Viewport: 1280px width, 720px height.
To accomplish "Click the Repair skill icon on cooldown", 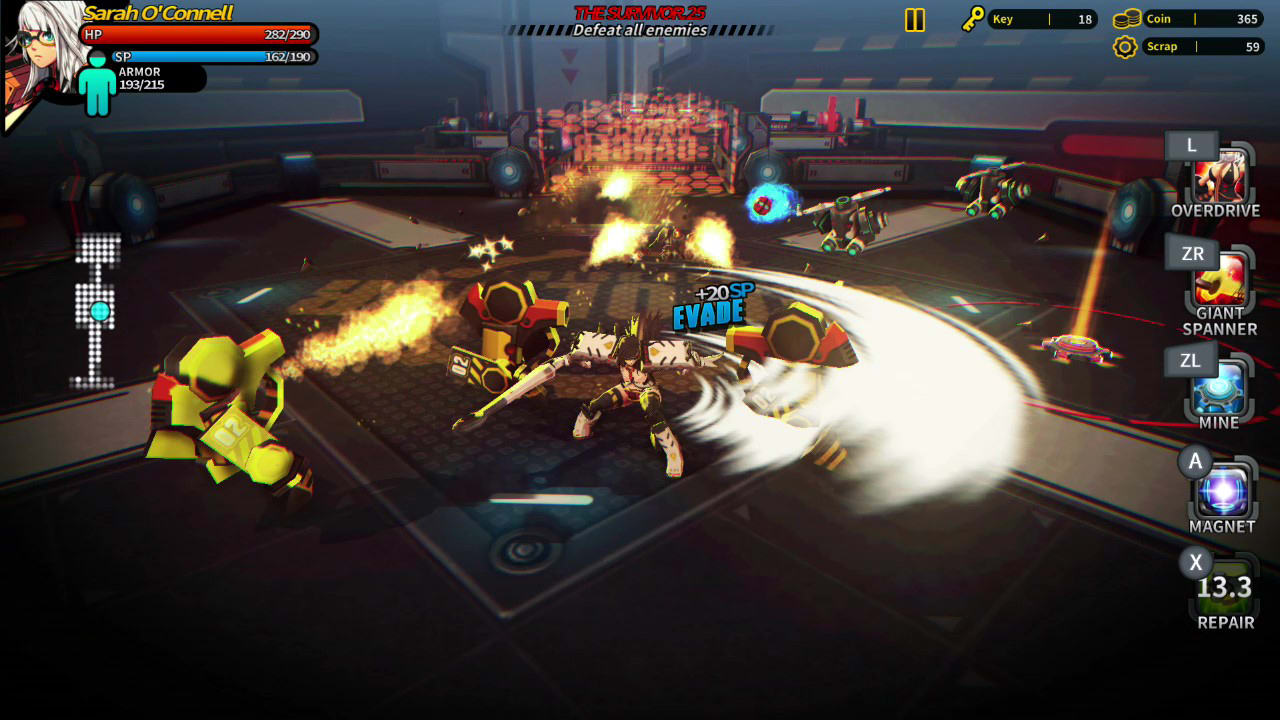I will click(x=1222, y=590).
